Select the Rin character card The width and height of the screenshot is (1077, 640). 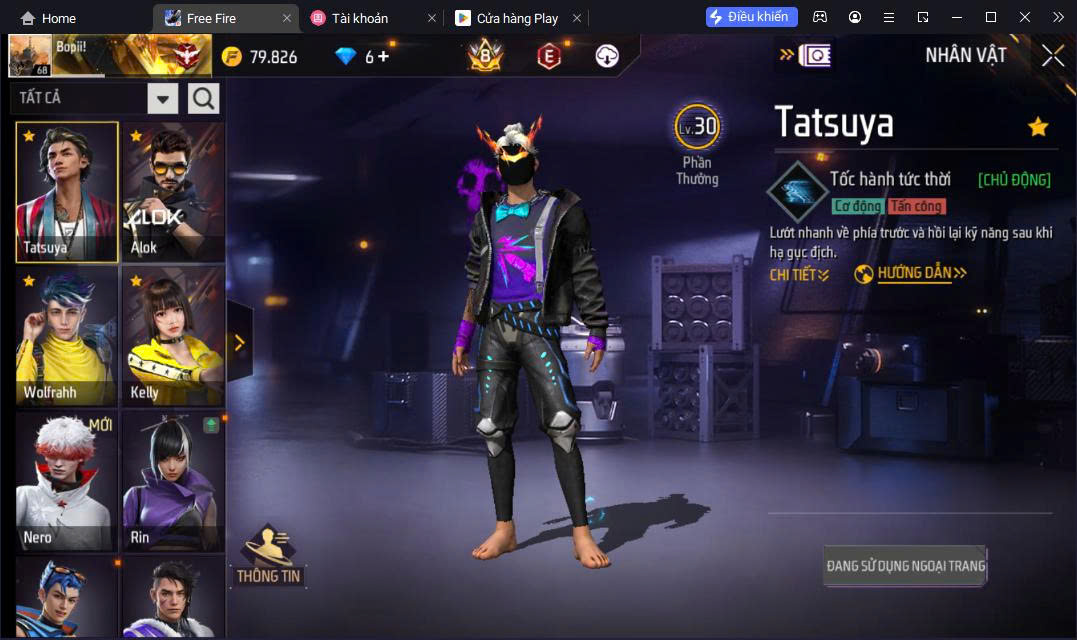(173, 480)
